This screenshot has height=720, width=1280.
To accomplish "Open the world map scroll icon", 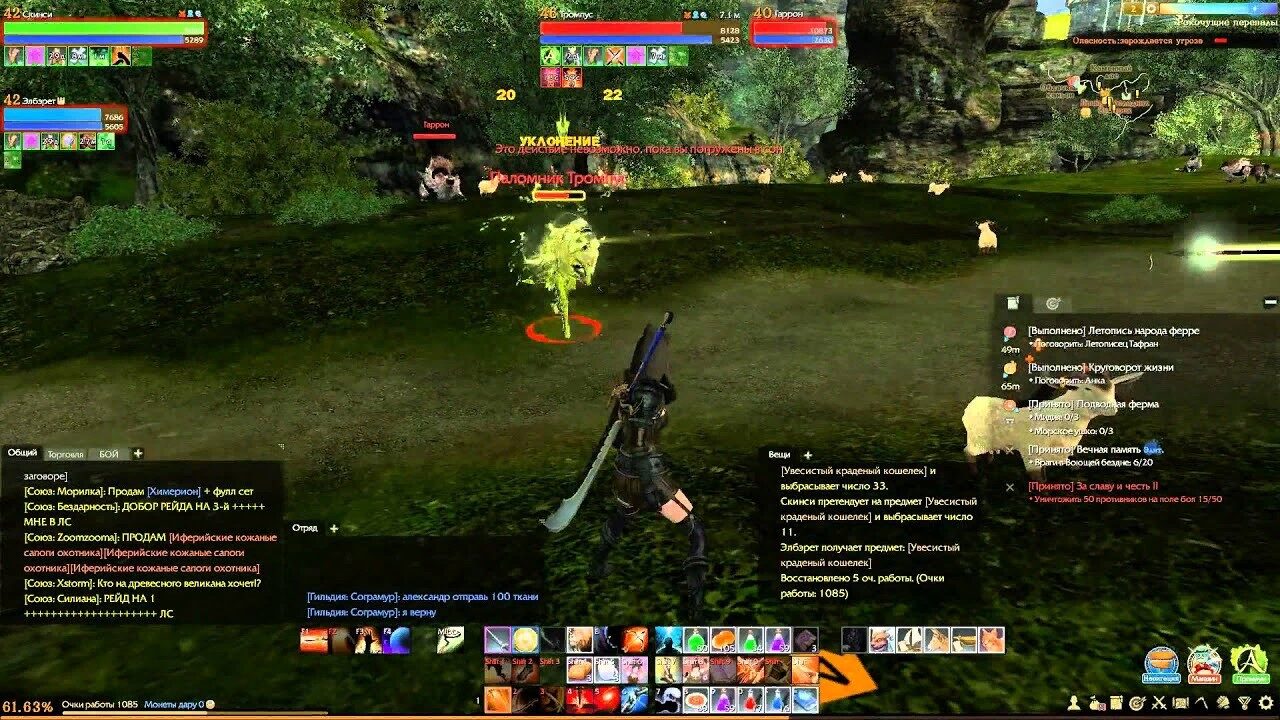I will [1181, 702].
